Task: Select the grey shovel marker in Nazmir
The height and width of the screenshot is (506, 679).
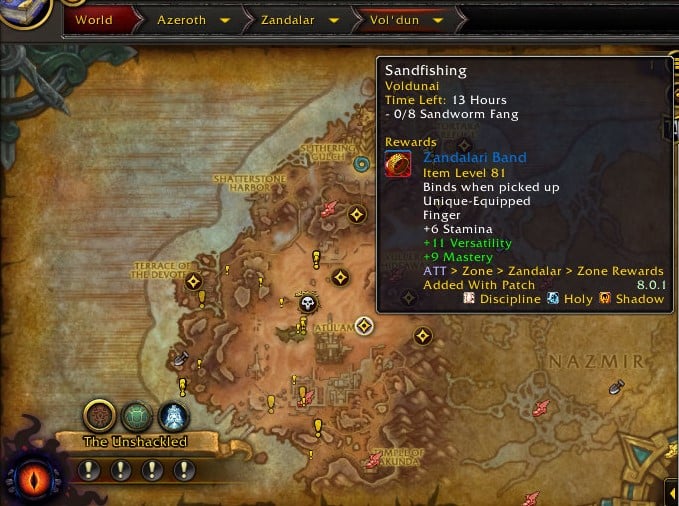Action: [x=616, y=386]
